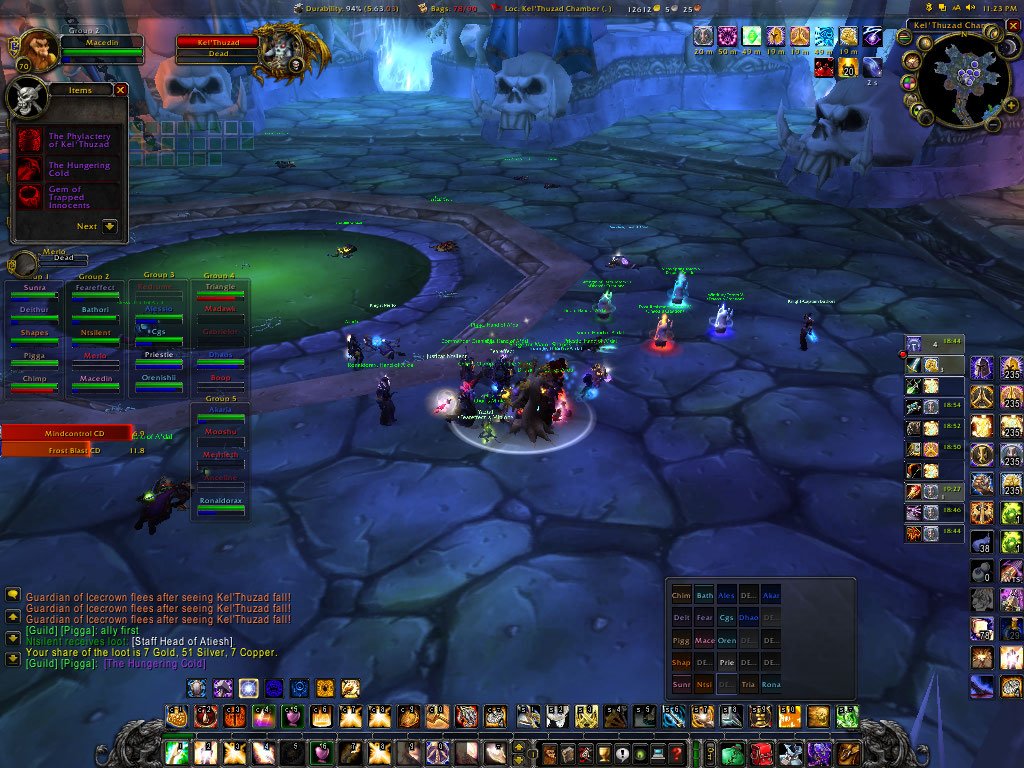Close the minimap with the X button
1024x768 pixels.
point(1013,25)
